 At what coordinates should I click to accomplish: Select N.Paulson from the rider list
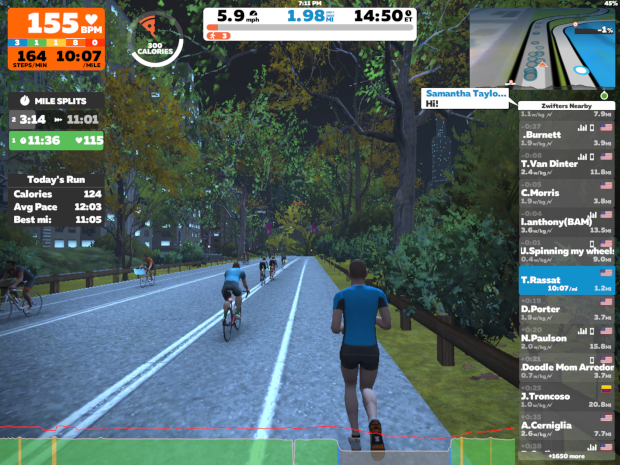pos(566,340)
